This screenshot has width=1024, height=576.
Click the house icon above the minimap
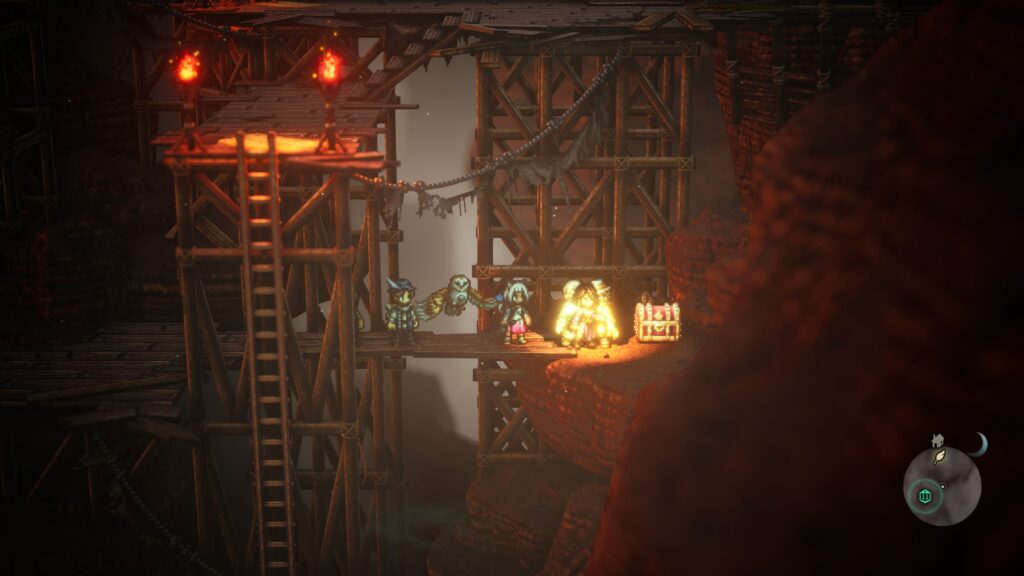coord(937,439)
